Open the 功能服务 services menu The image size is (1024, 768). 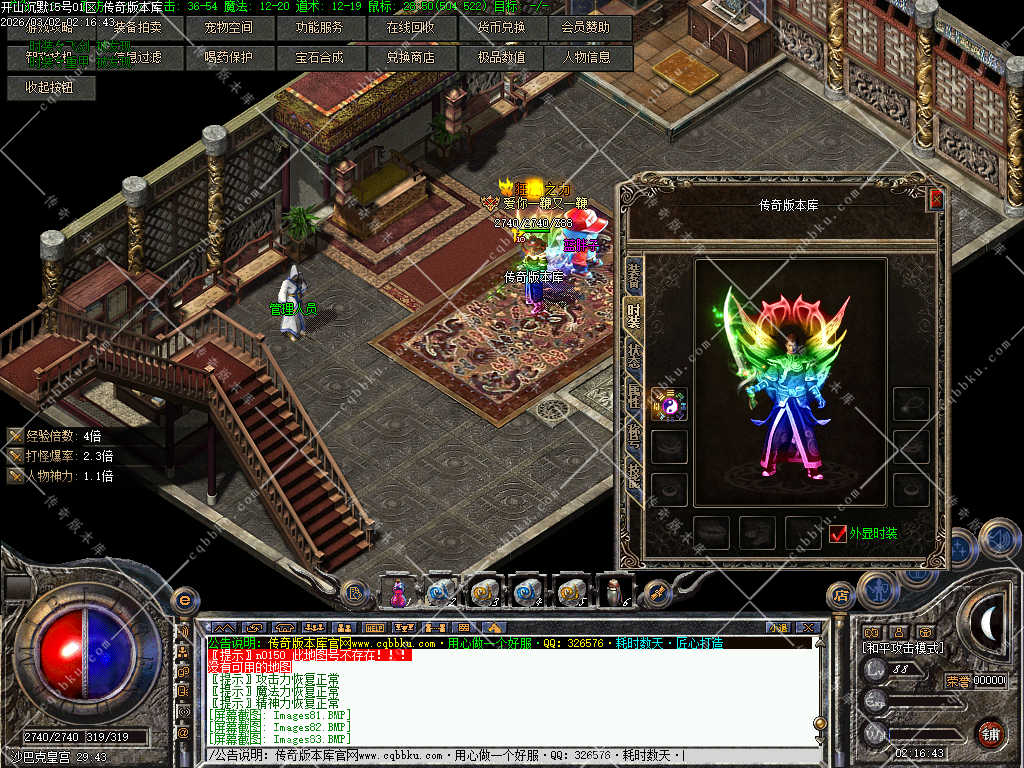tap(319, 28)
